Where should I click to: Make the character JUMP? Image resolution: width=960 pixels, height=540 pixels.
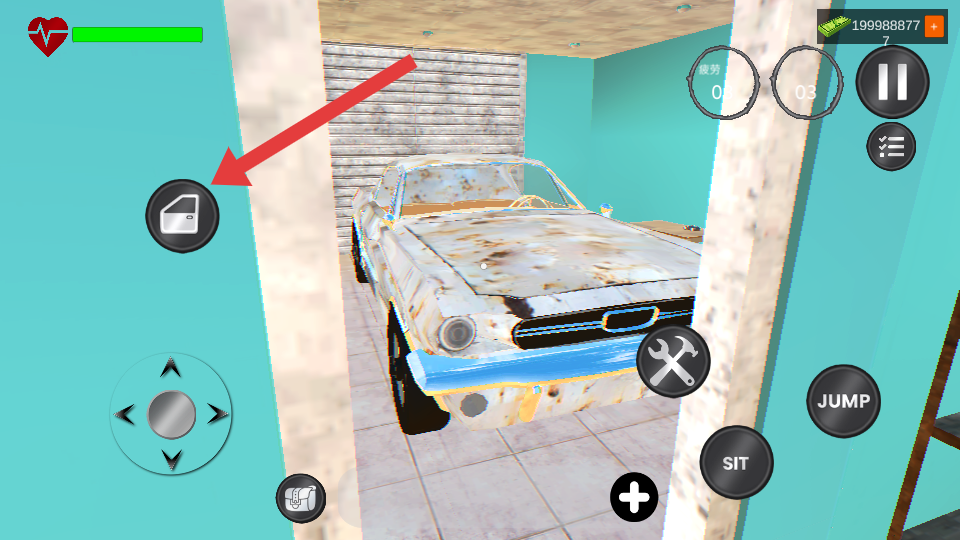843,401
